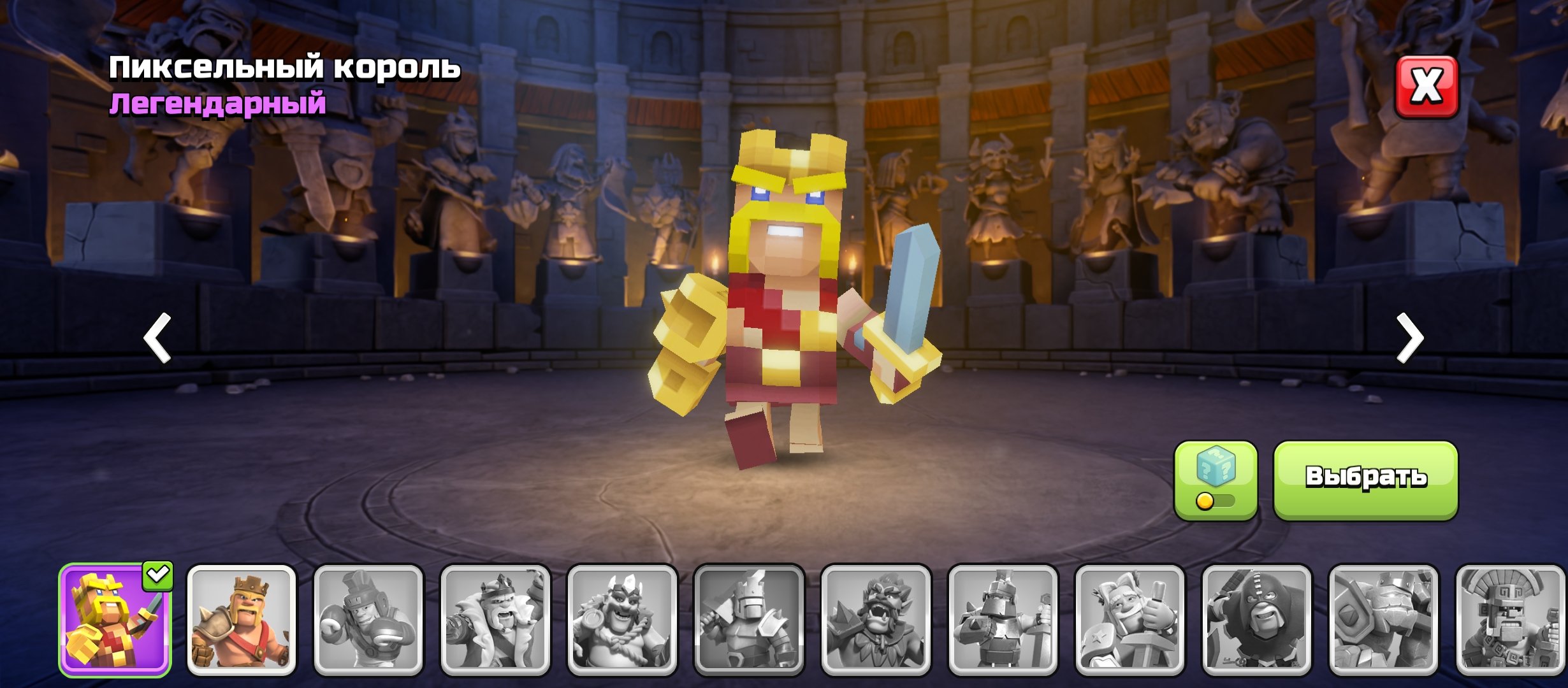Confirm skin with the Выбрать button
Image resolution: width=1568 pixels, height=688 pixels.
pyautogui.click(x=1365, y=479)
